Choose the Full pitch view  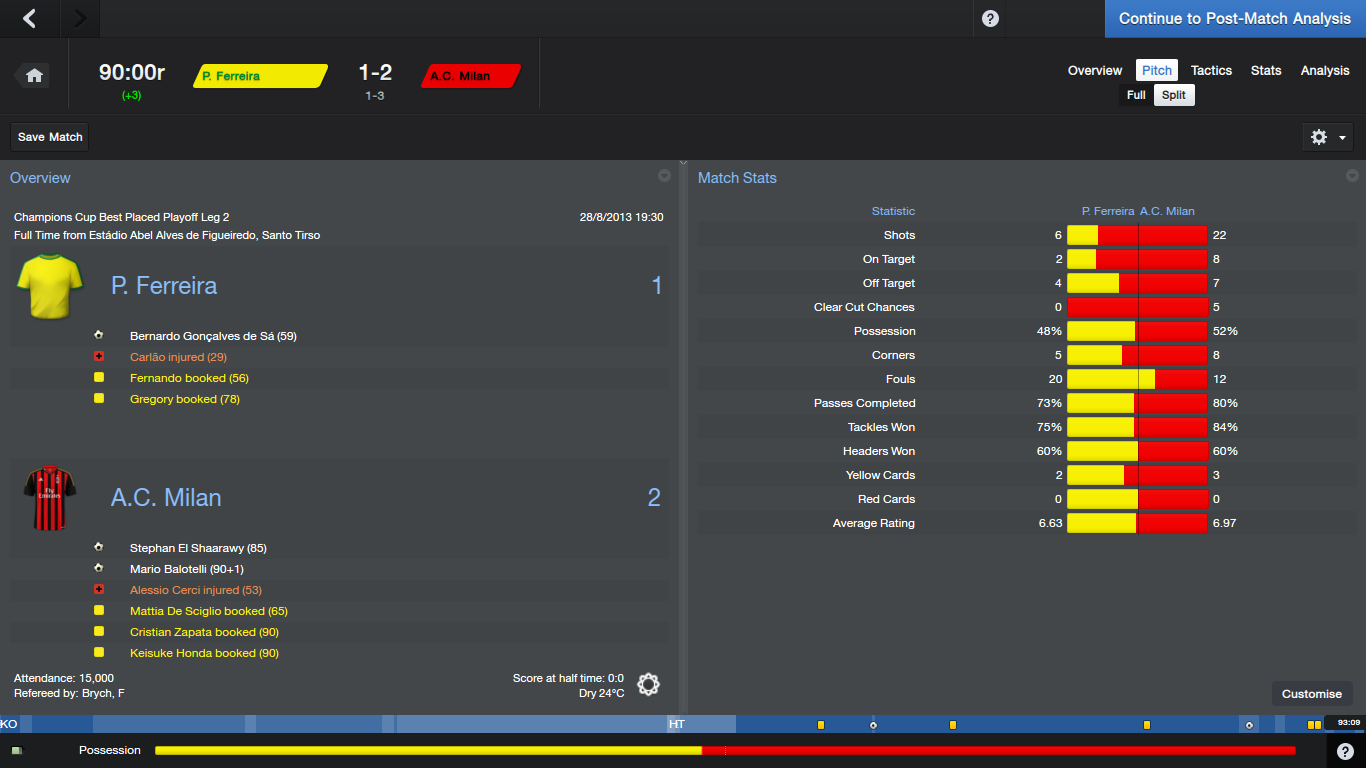(x=1136, y=95)
